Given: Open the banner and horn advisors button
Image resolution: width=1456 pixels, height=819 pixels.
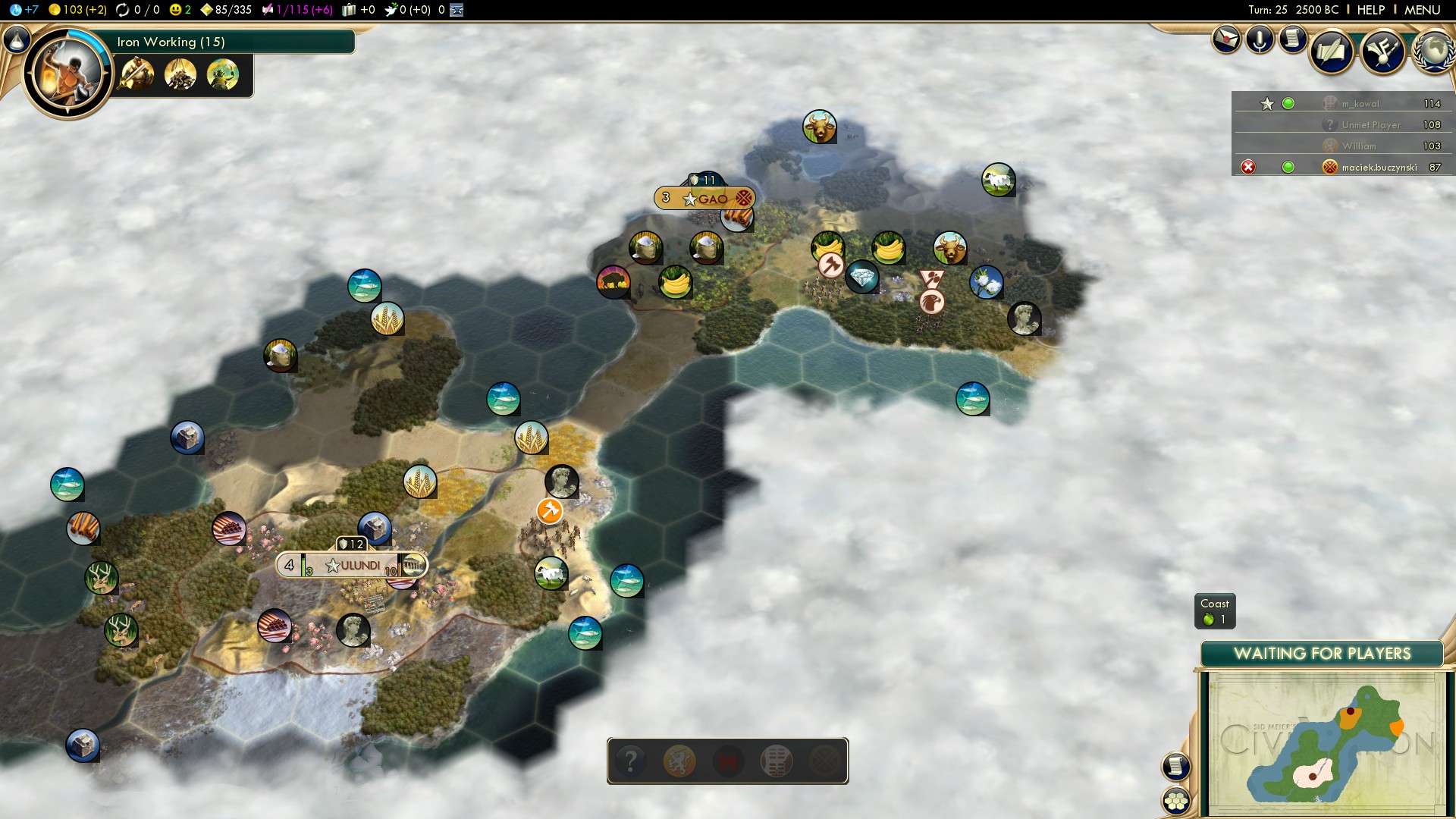Looking at the screenshot, I should (x=1382, y=51).
